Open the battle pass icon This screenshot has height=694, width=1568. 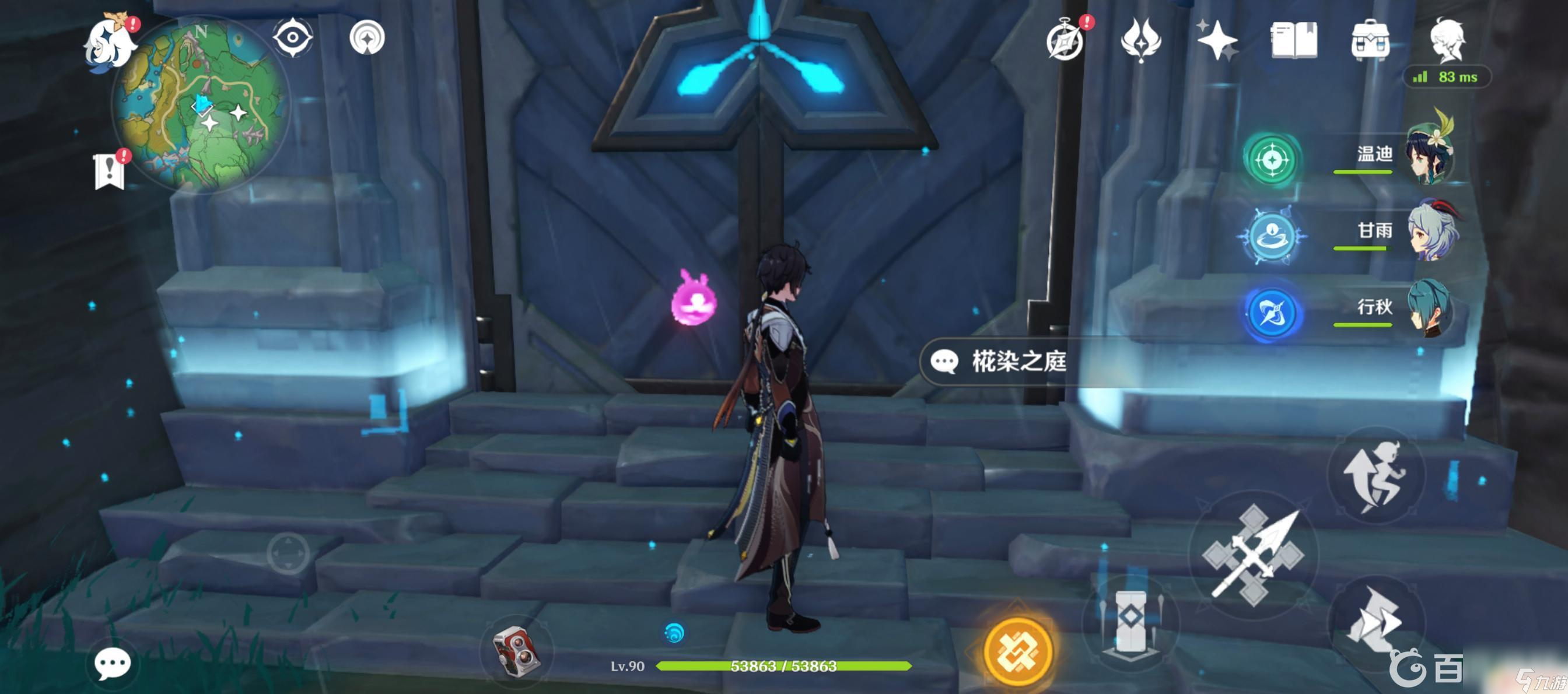(x=1140, y=40)
